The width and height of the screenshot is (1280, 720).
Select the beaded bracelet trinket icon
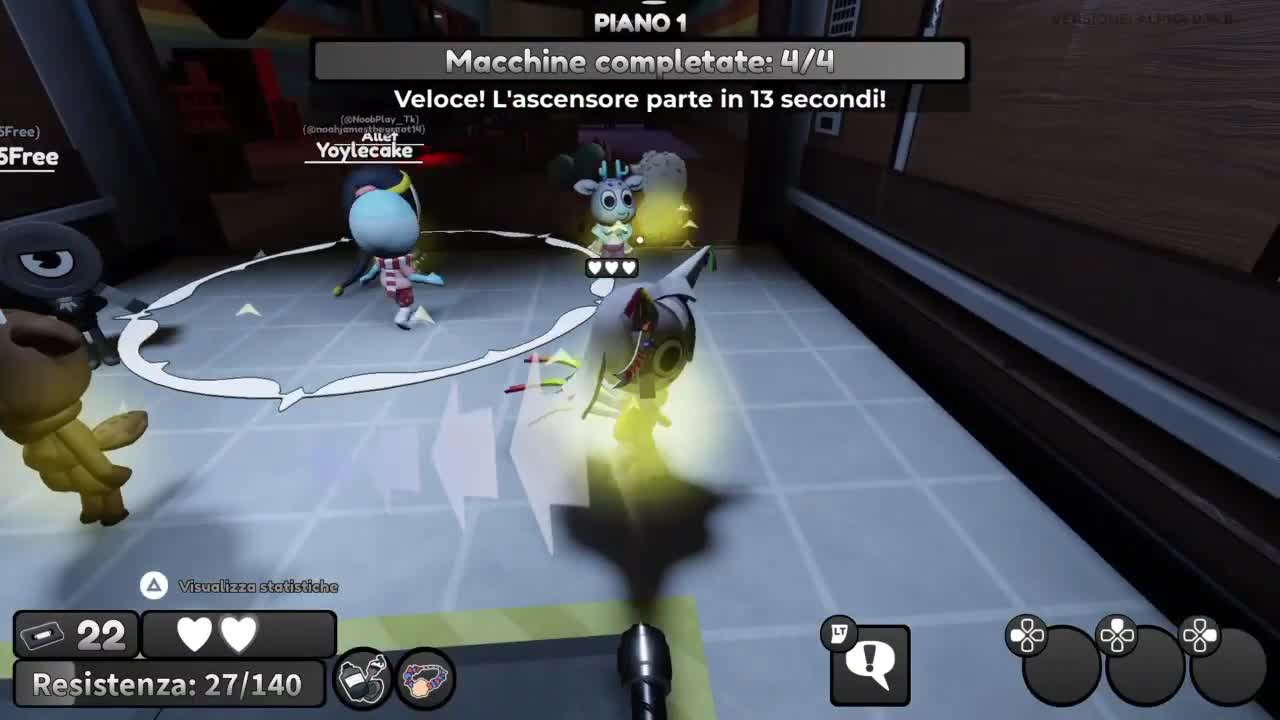tap(427, 679)
